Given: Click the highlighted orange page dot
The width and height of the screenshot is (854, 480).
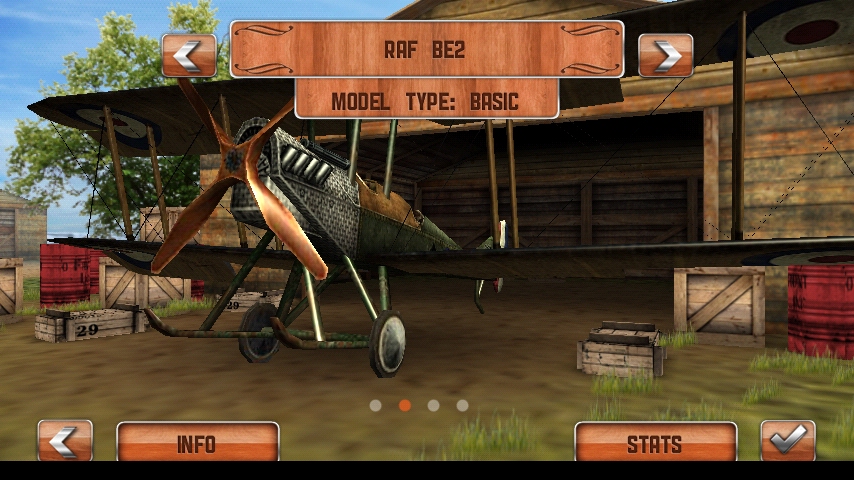Looking at the screenshot, I should click(x=405, y=405).
